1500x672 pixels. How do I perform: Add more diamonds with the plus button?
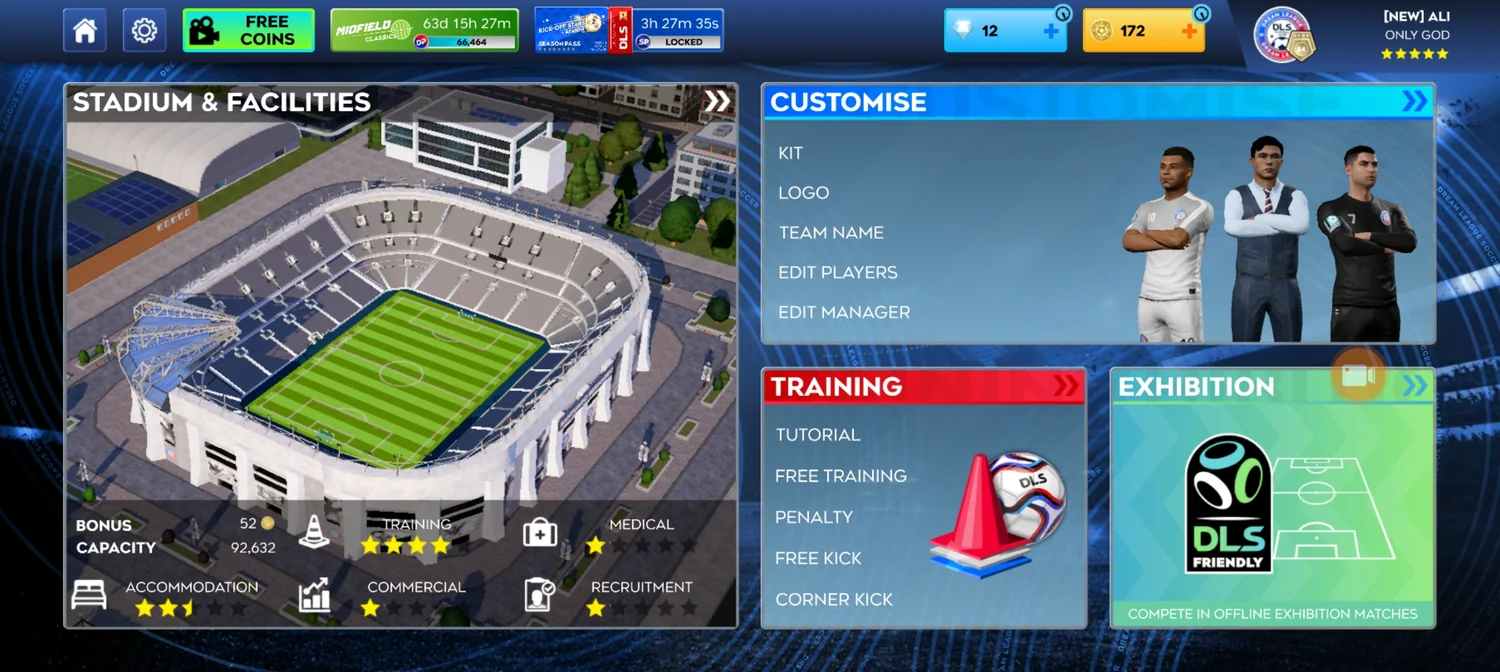(x=1051, y=31)
